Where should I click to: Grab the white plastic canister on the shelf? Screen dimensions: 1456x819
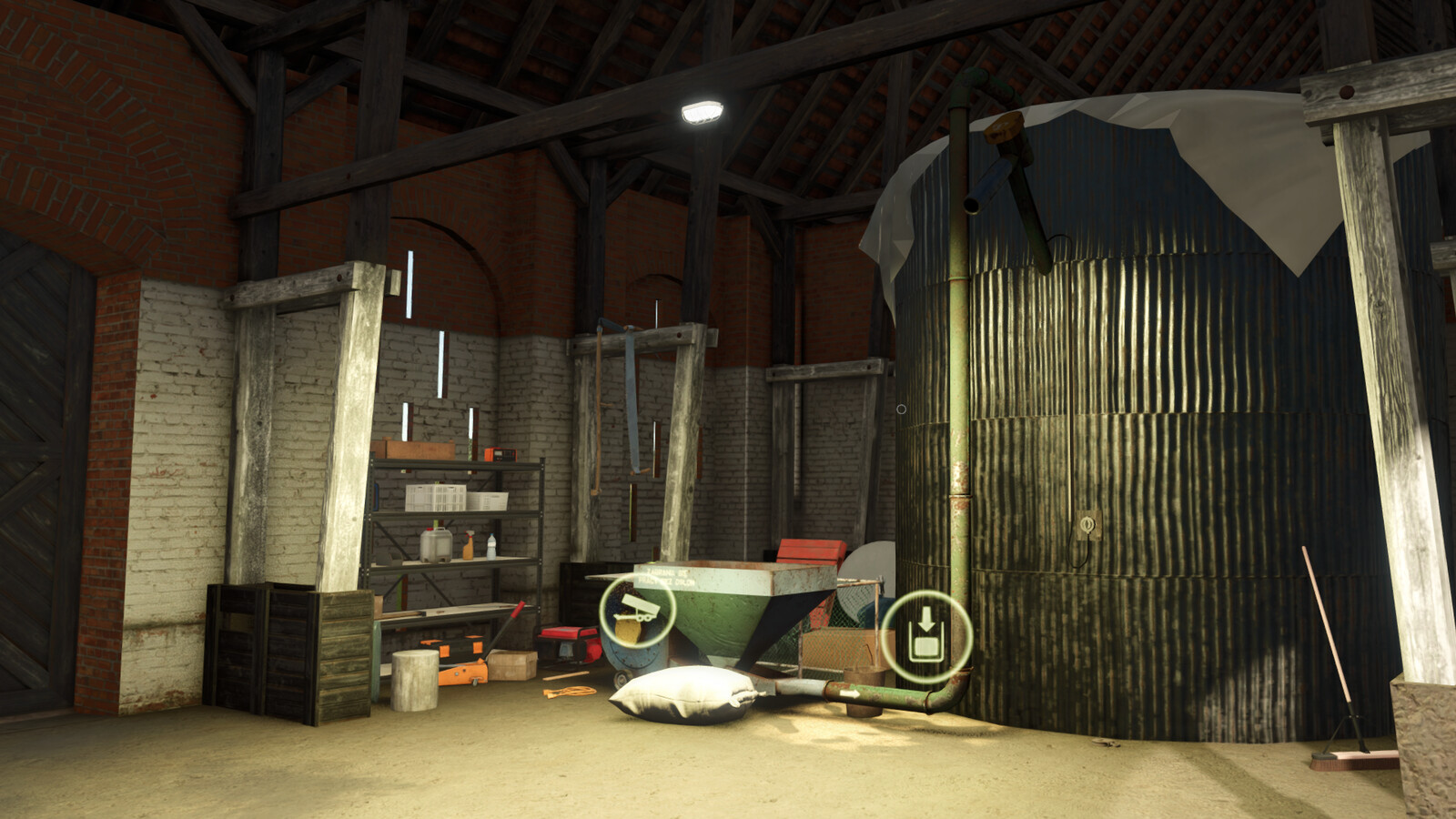[x=437, y=546]
